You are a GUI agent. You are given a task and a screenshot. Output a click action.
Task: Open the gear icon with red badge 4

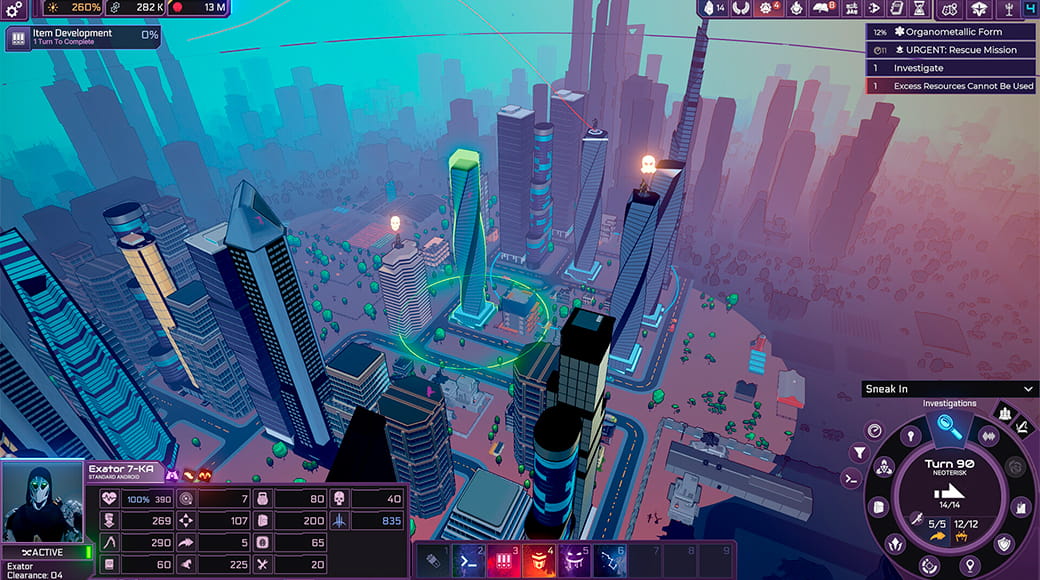(x=767, y=9)
